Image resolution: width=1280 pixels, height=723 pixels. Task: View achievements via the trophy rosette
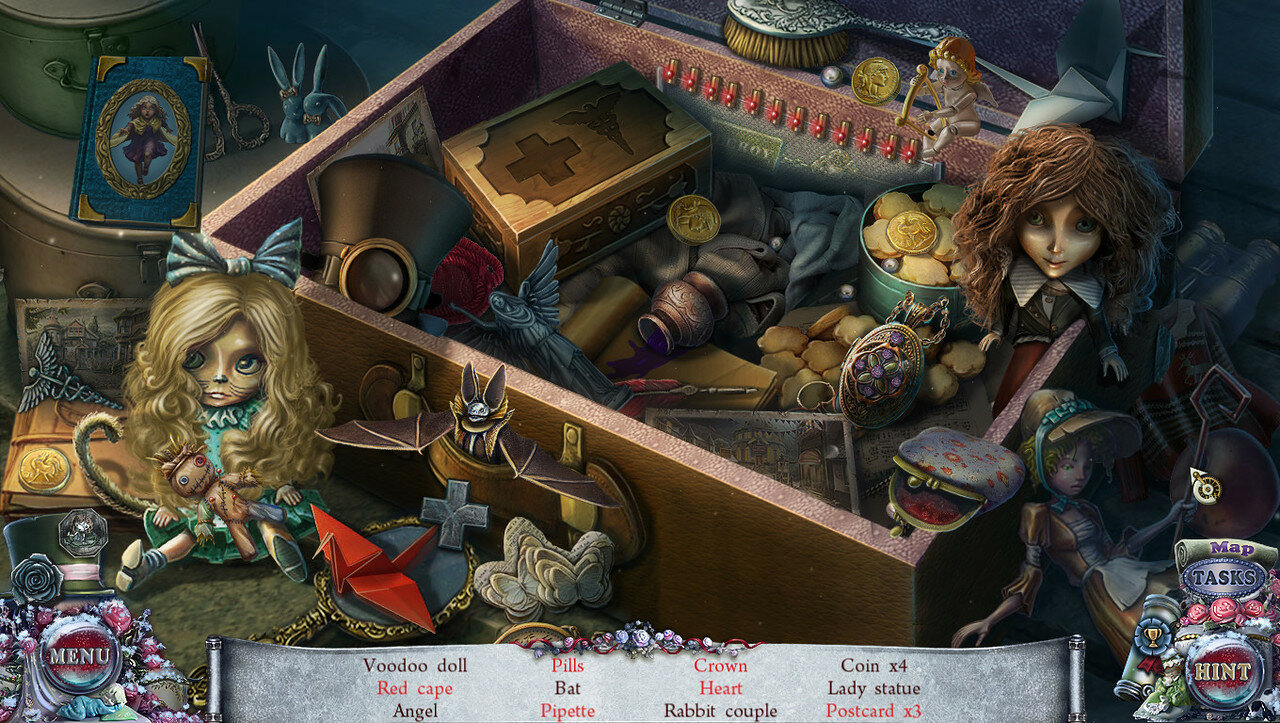pyautogui.click(x=1150, y=636)
